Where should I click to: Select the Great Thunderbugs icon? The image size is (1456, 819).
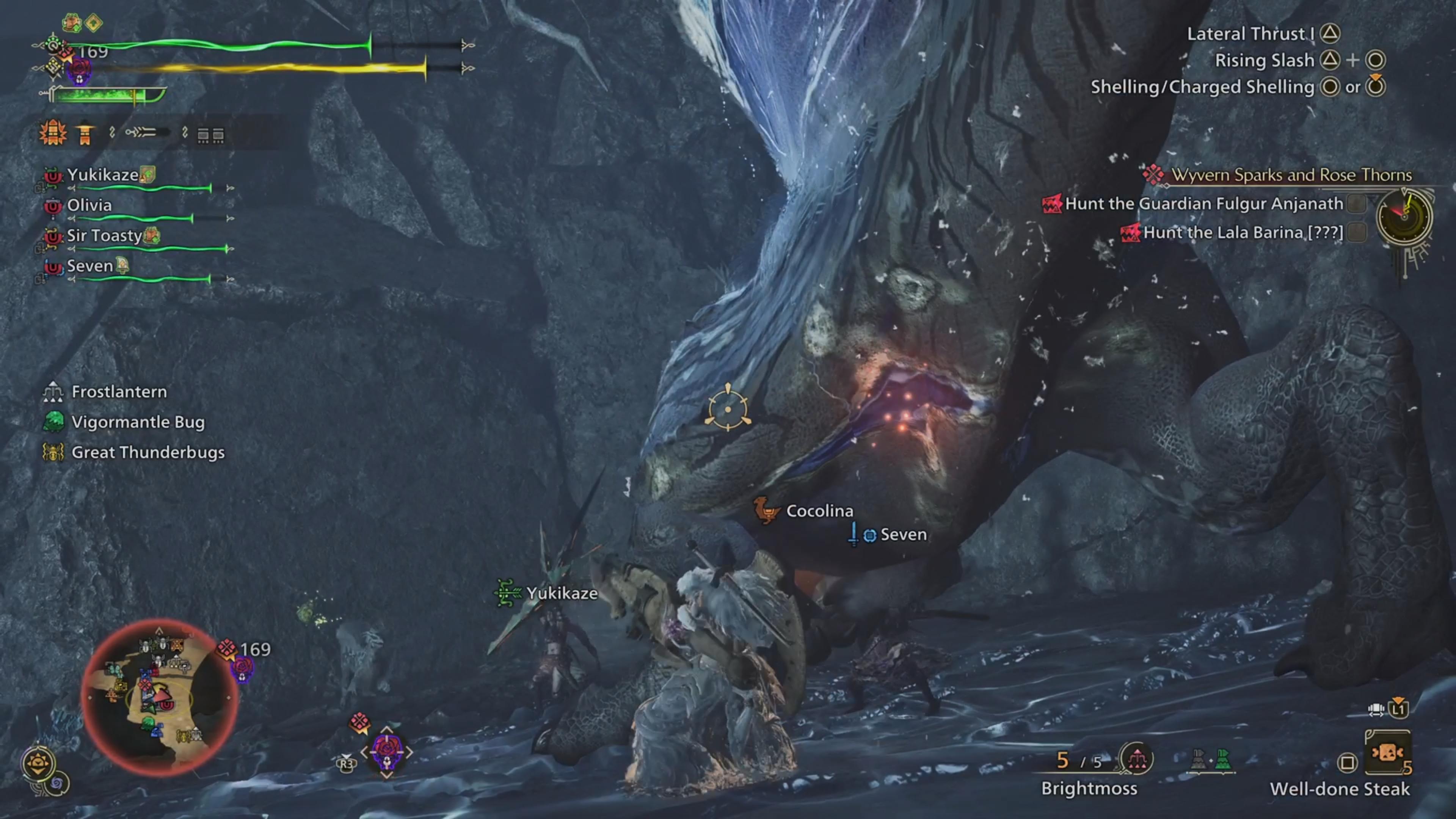(x=53, y=452)
